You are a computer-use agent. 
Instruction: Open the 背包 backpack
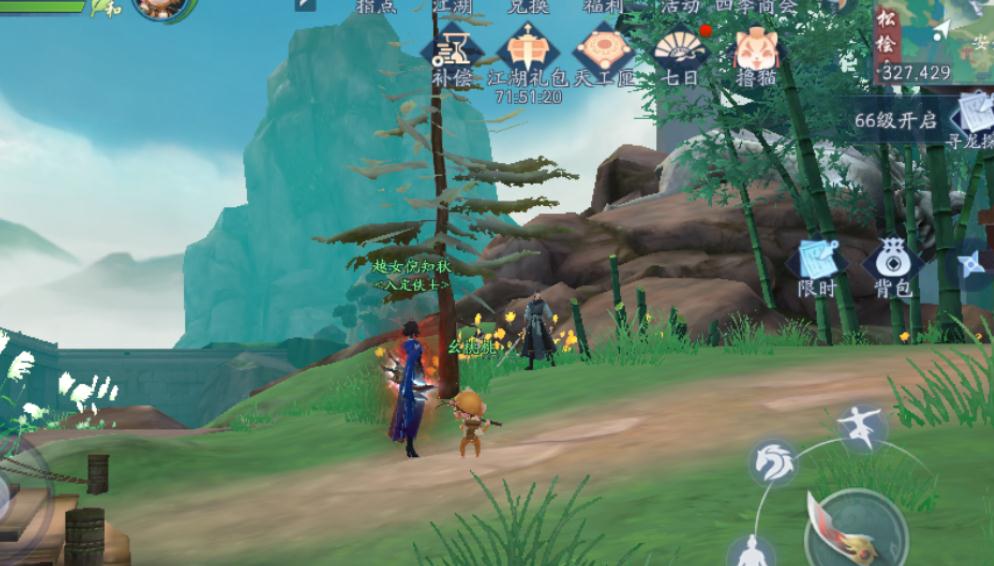[x=892, y=265]
